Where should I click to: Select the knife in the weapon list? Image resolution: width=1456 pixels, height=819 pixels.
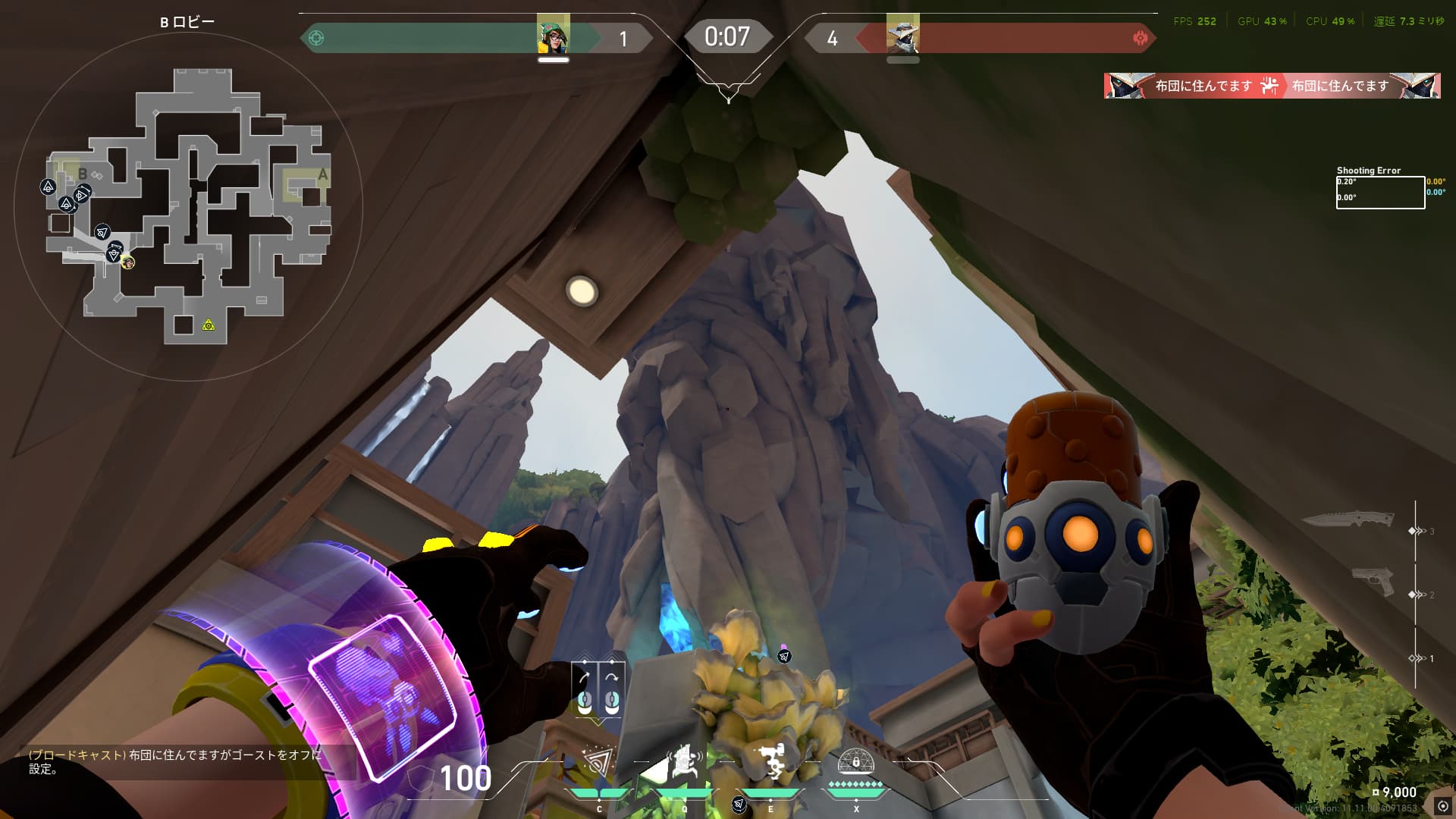coord(1348,519)
